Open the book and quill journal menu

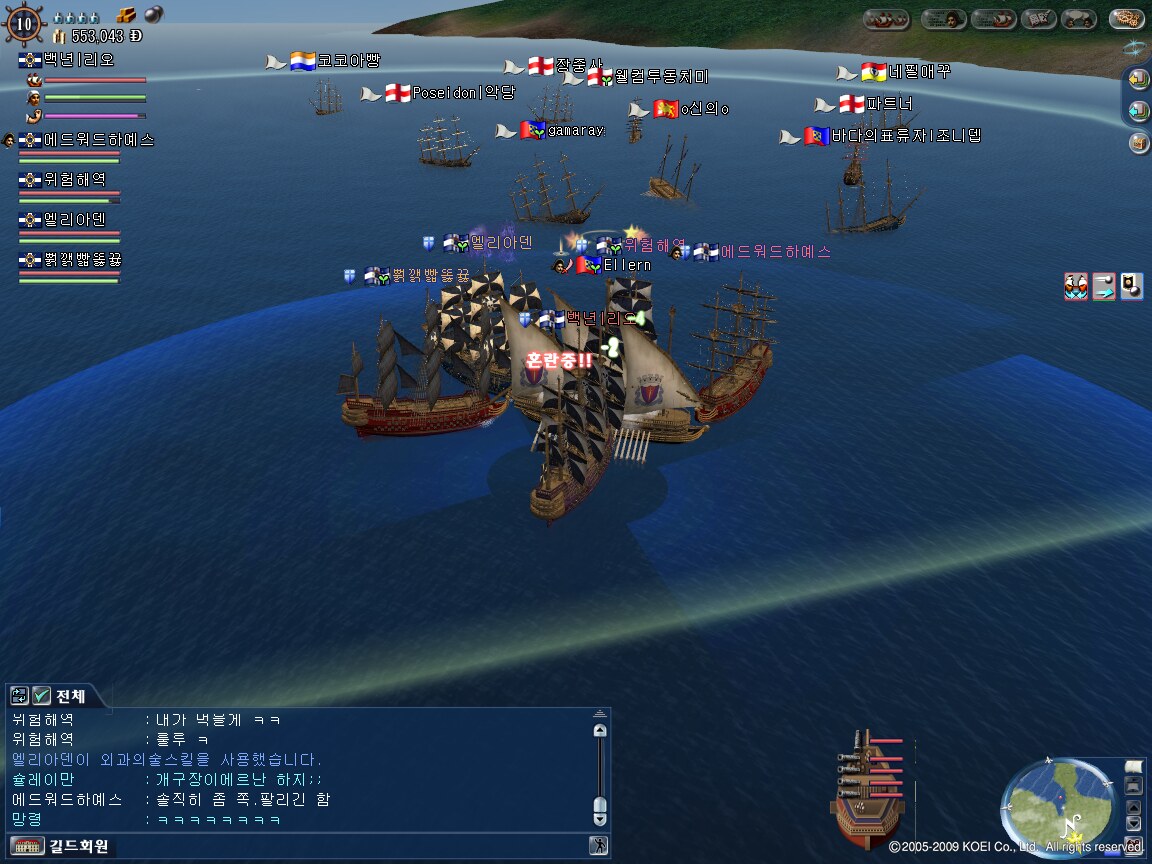(x=1040, y=18)
